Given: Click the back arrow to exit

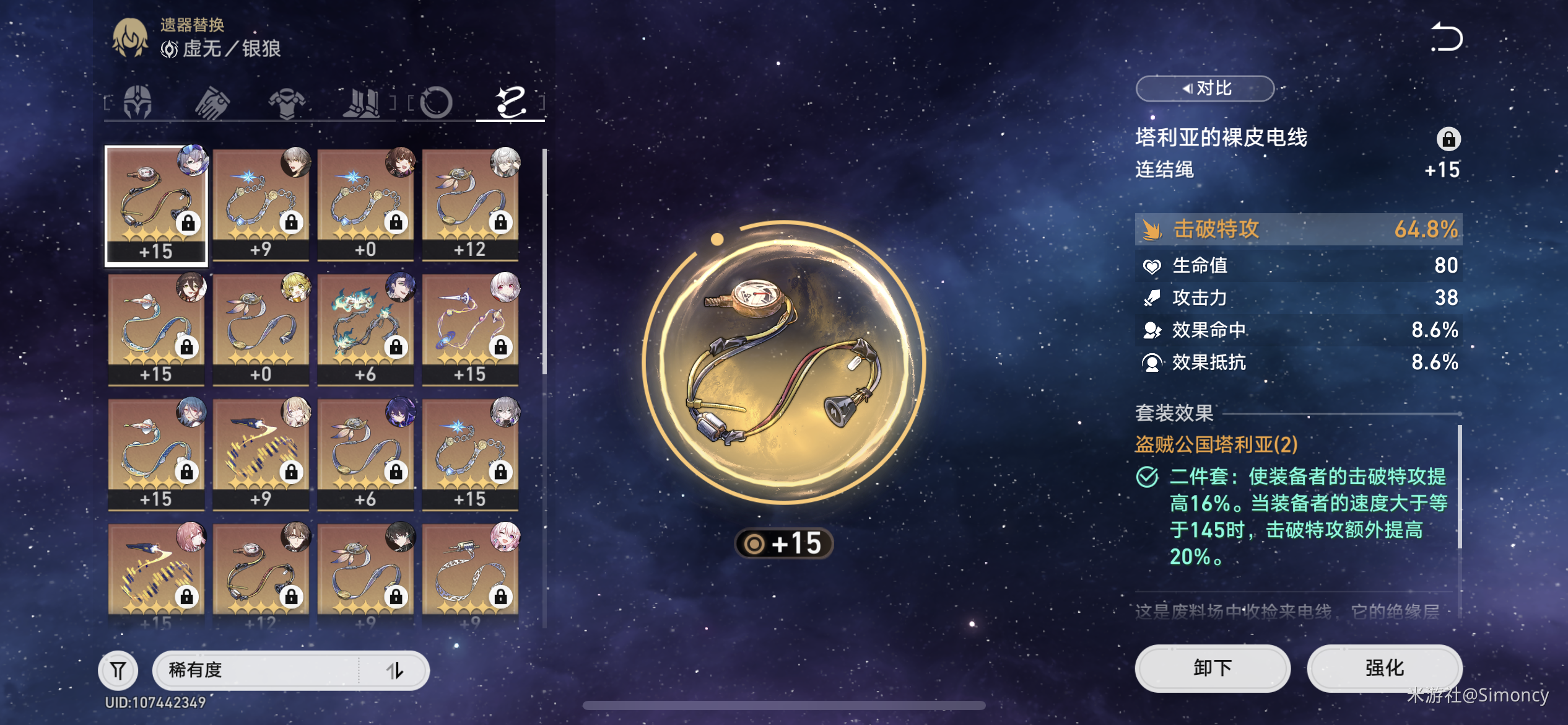Looking at the screenshot, I should pyautogui.click(x=1446, y=37).
